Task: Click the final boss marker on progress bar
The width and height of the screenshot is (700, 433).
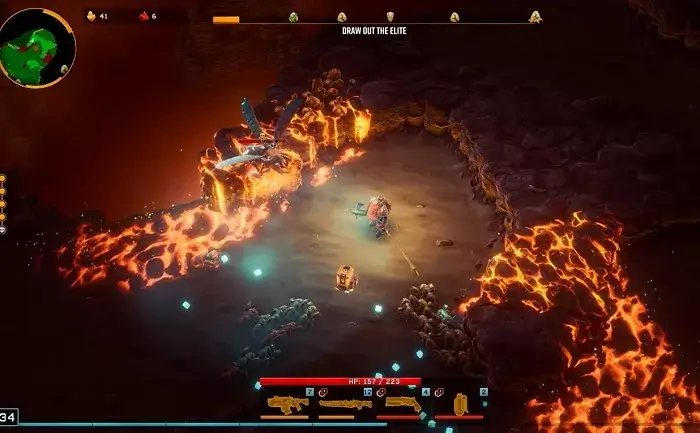Action: [x=535, y=17]
